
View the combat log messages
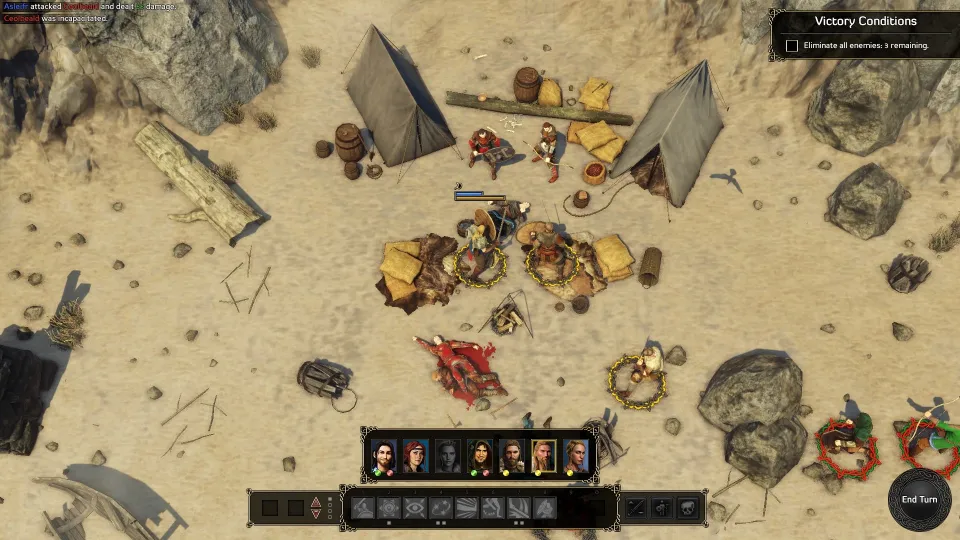[90, 12]
